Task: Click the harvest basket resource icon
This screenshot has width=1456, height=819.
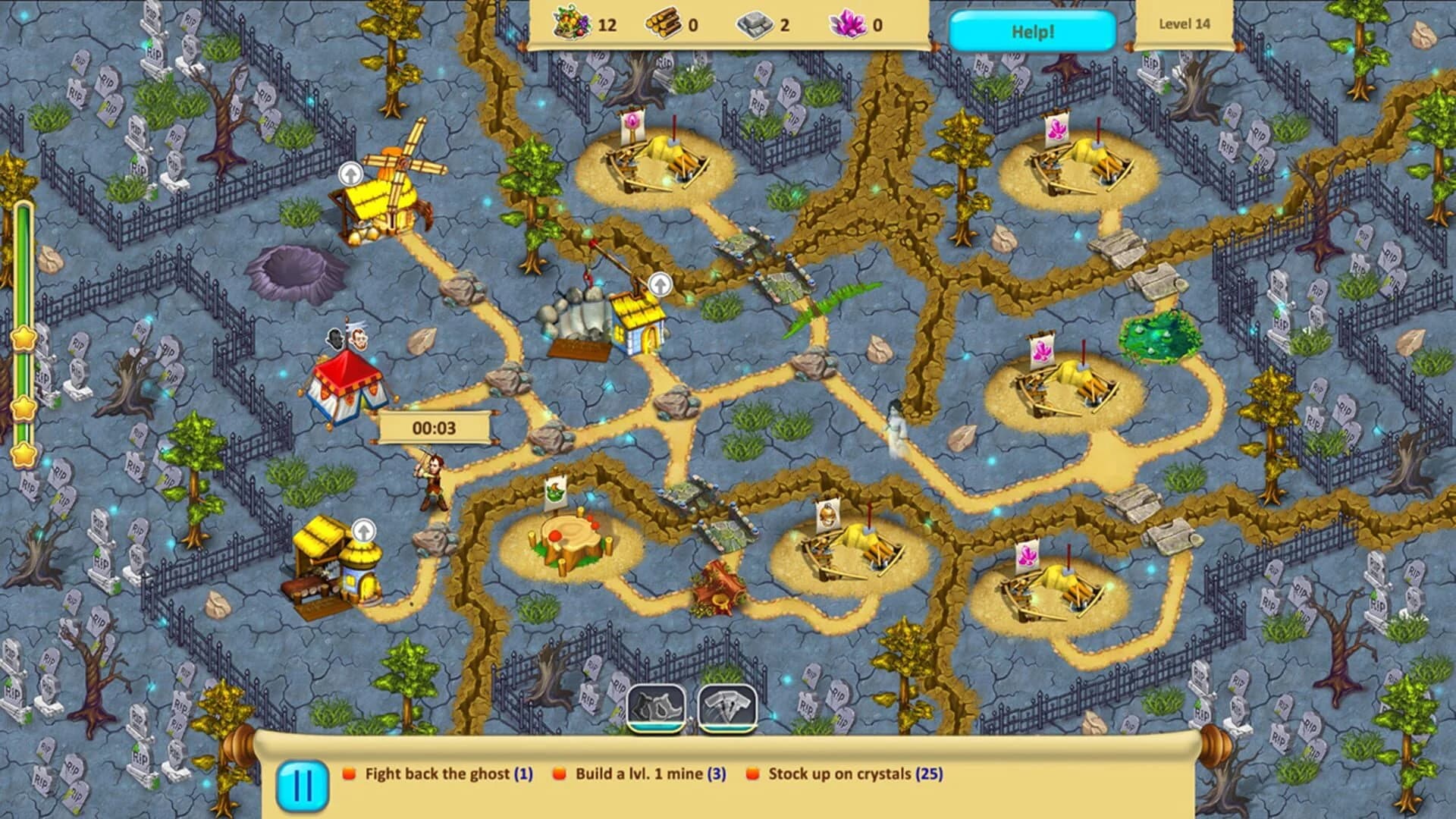Action: coord(570,24)
